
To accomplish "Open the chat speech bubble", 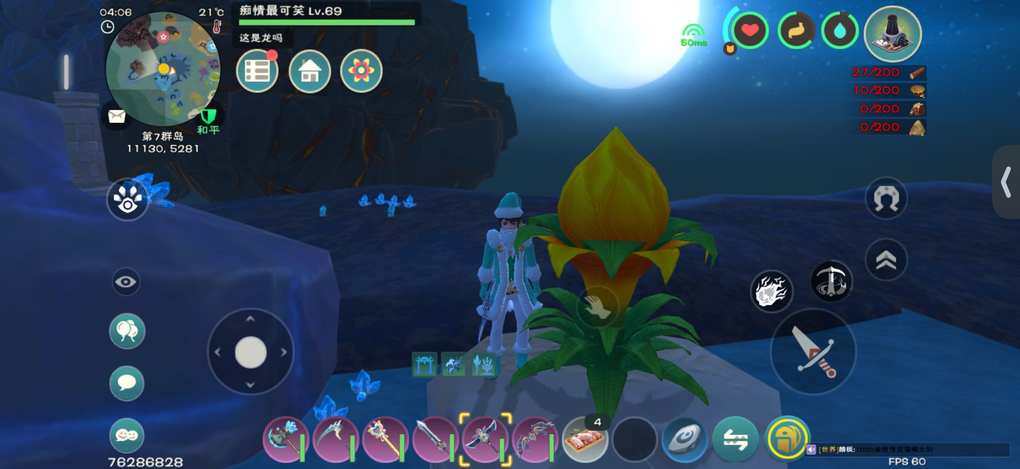I will pyautogui.click(x=127, y=382).
